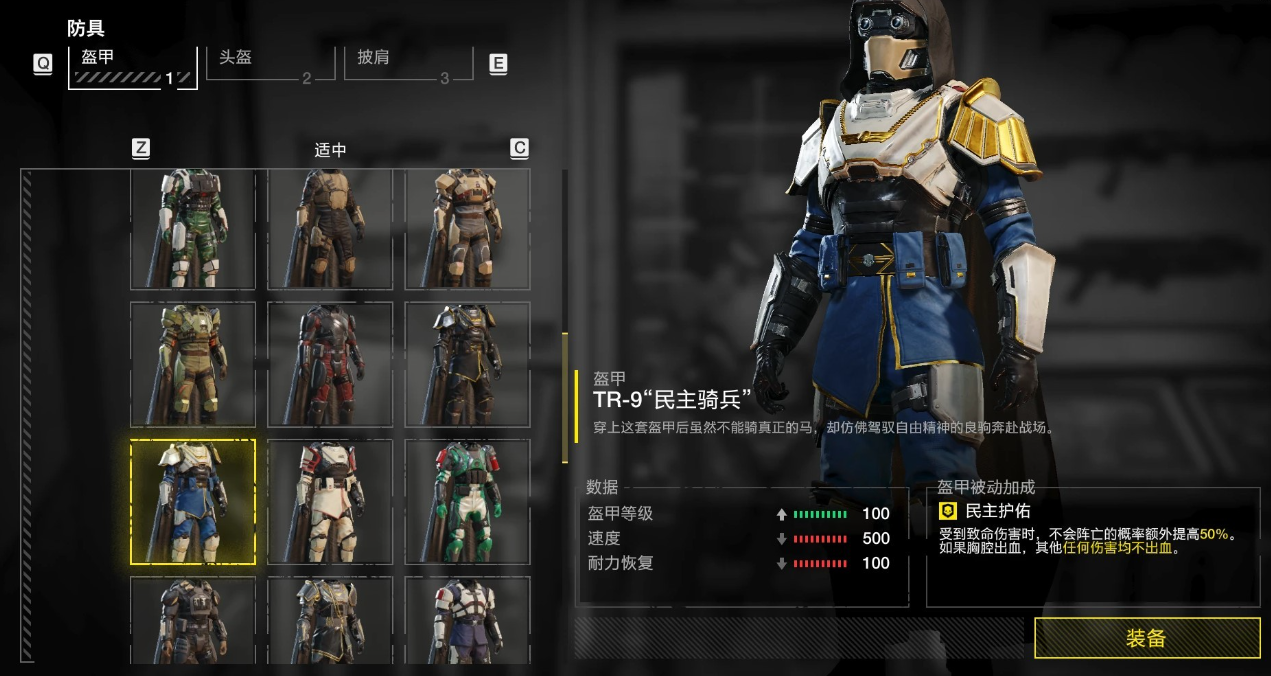Pick the bright green armor with black vest

pyautogui.click(x=467, y=502)
